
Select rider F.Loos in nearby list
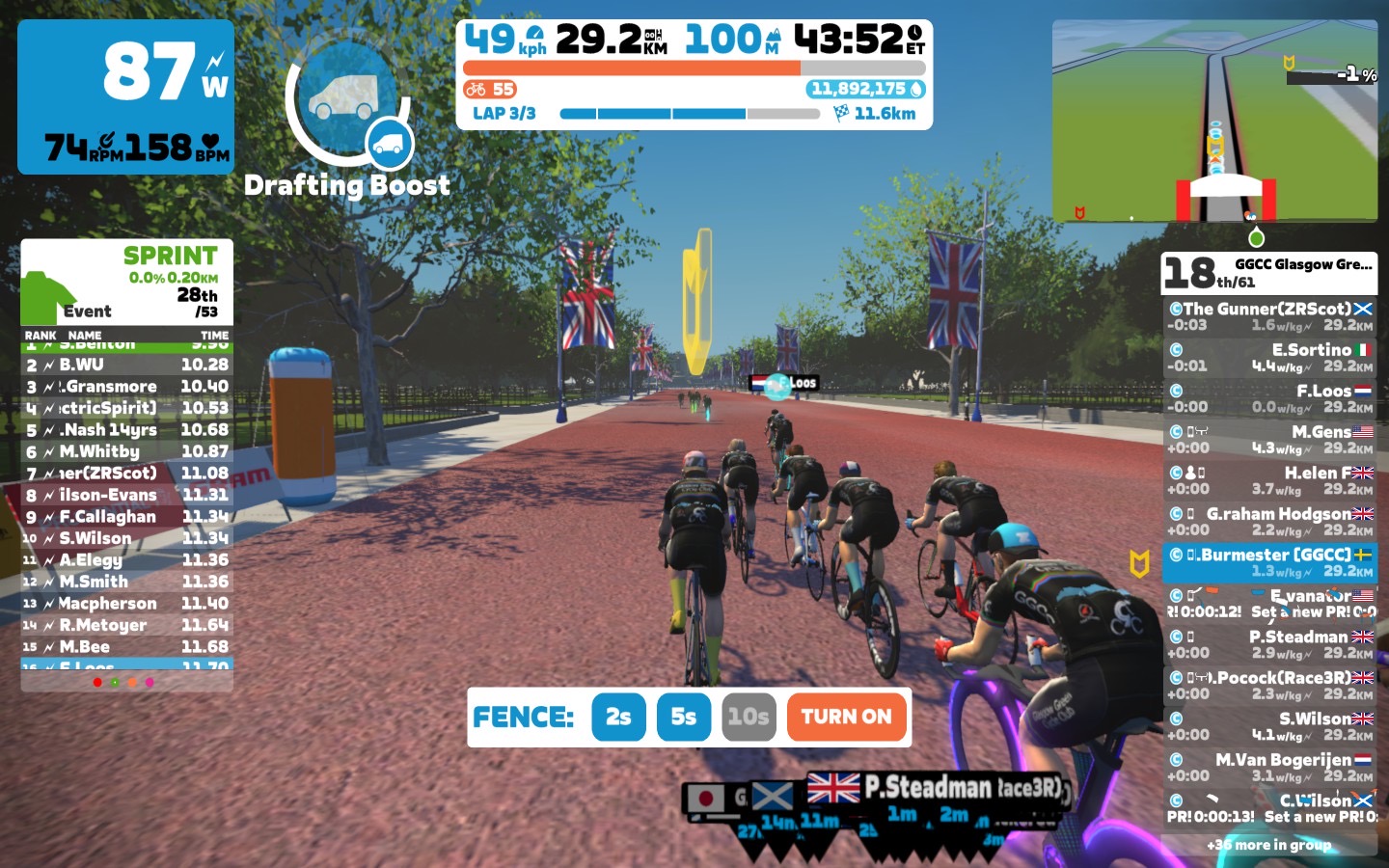coord(1269,398)
